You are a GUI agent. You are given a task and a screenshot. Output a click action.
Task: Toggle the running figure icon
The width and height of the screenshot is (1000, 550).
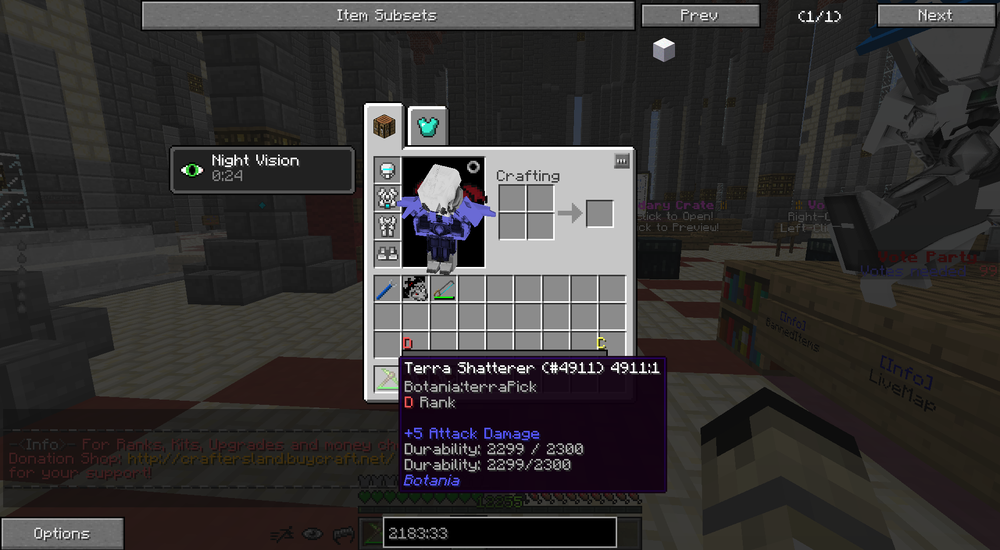286,534
